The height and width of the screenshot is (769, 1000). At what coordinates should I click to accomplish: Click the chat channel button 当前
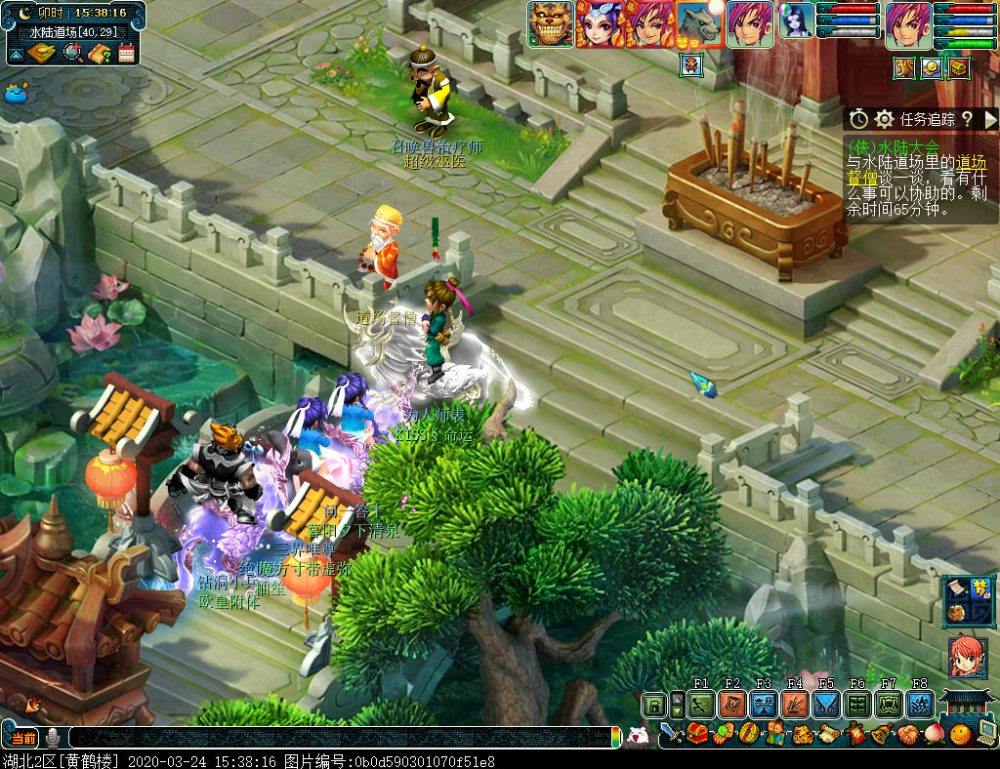pyautogui.click(x=22, y=738)
